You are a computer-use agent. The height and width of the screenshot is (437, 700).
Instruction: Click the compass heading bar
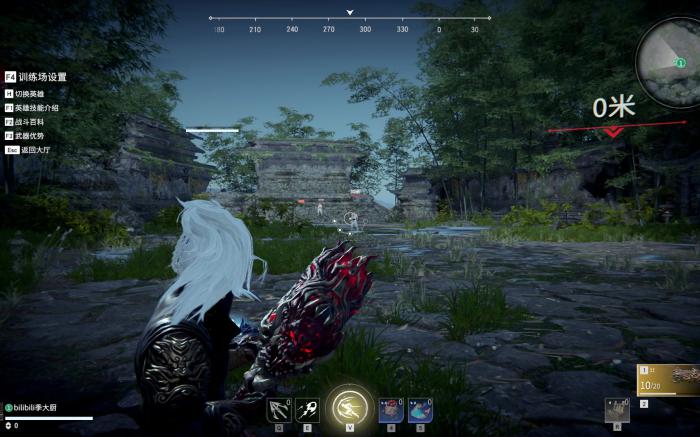[349, 21]
